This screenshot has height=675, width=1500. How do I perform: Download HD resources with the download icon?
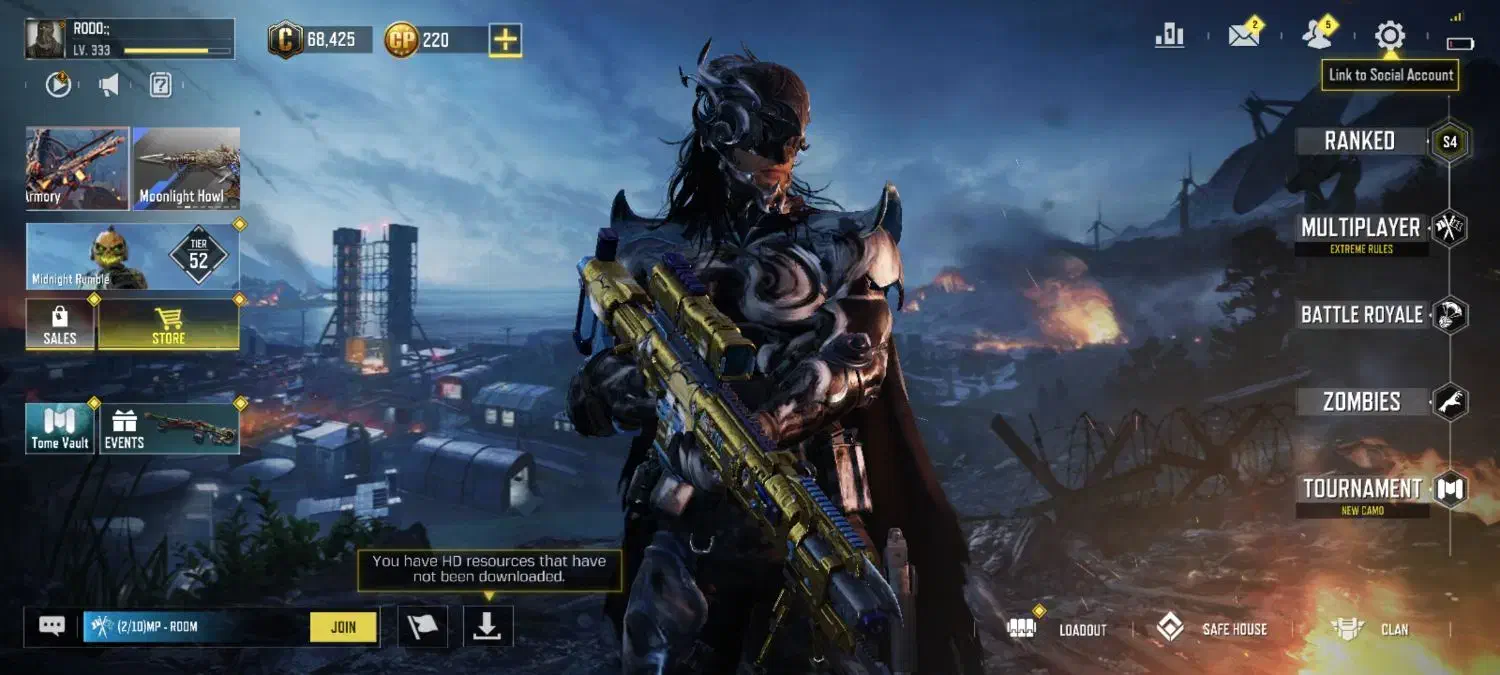pos(487,627)
